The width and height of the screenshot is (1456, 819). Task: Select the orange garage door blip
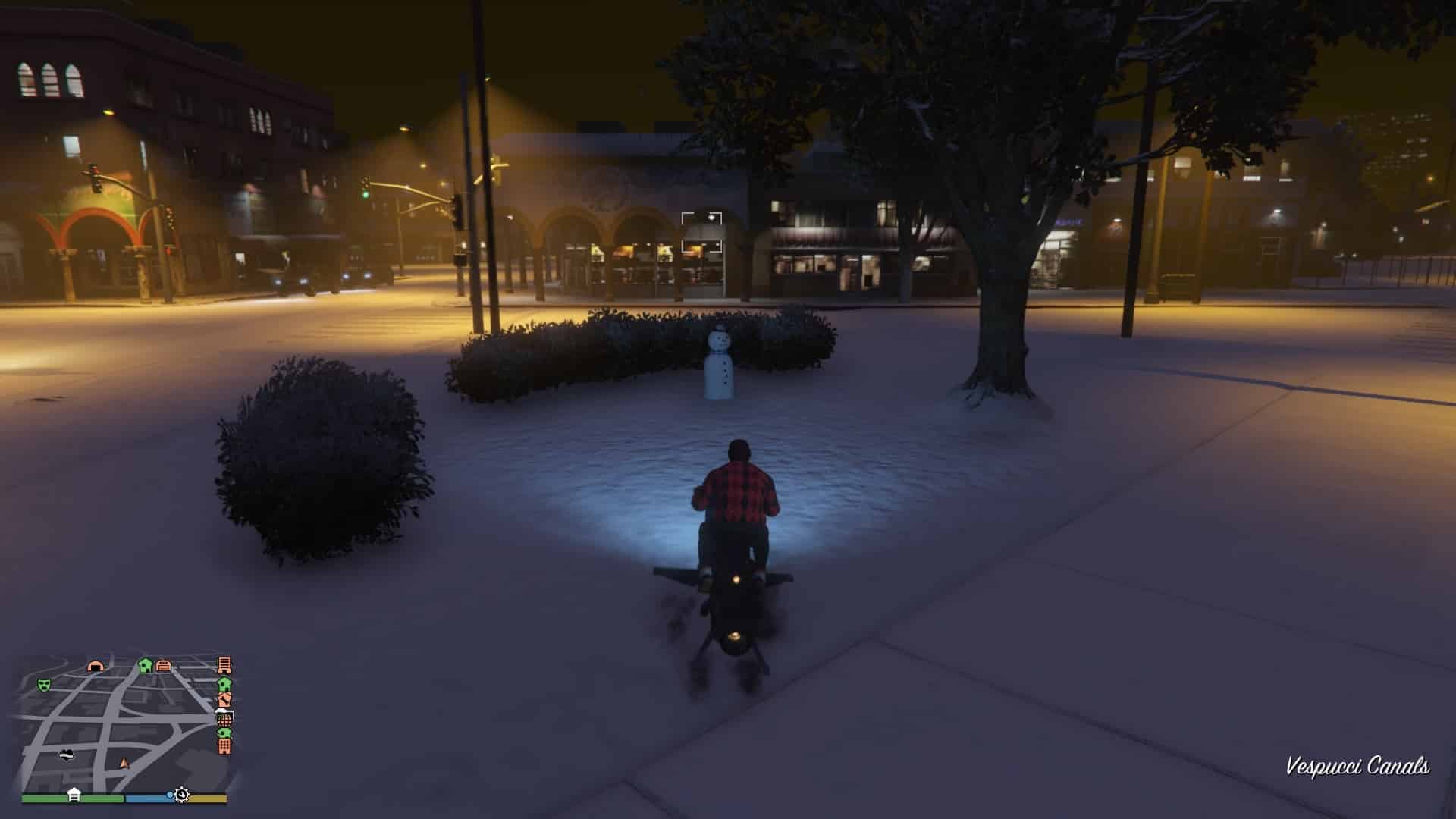pyautogui.click(x=163, y=666)
